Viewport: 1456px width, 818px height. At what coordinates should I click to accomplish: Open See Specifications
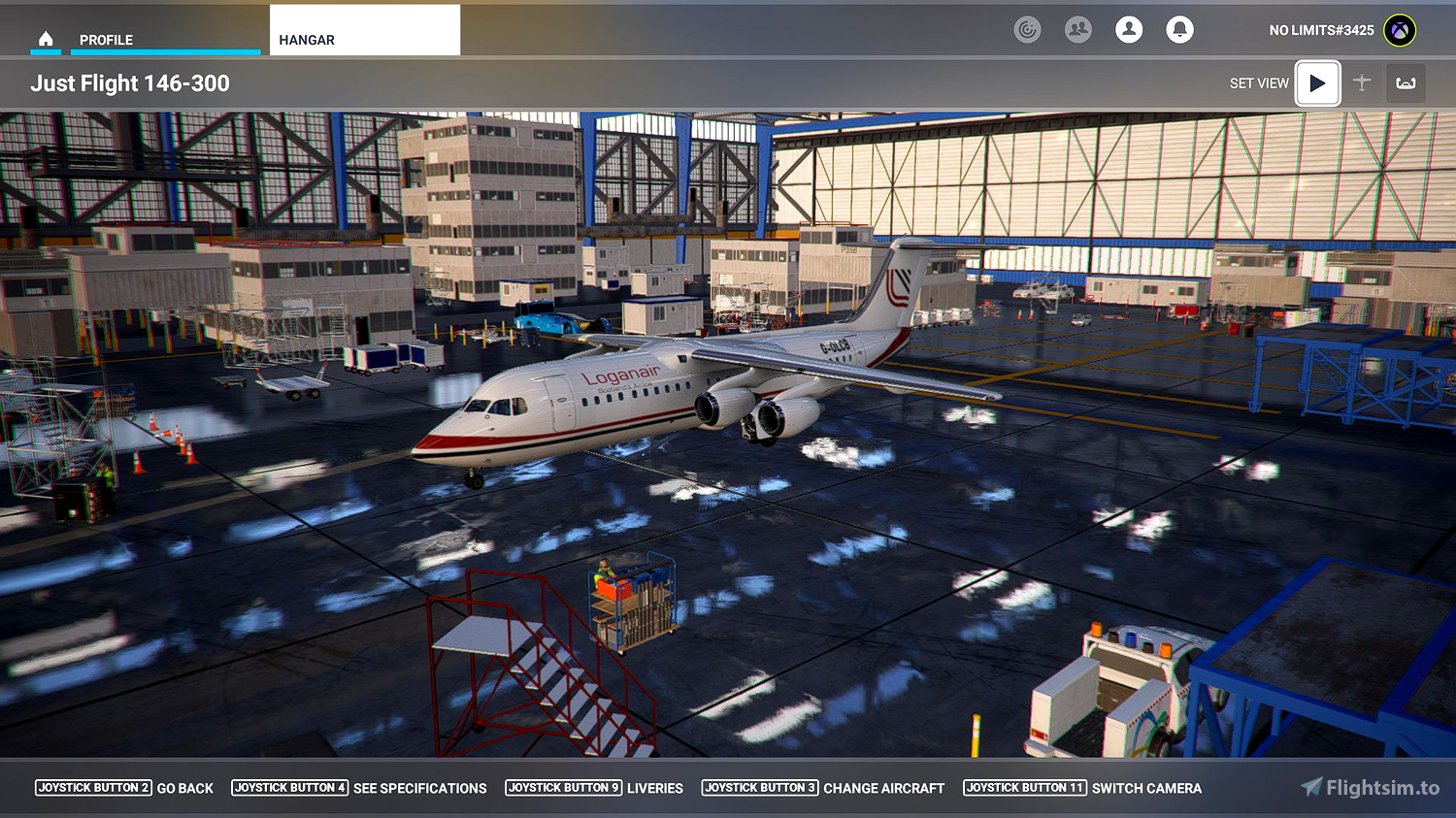[x=420, y=788]
